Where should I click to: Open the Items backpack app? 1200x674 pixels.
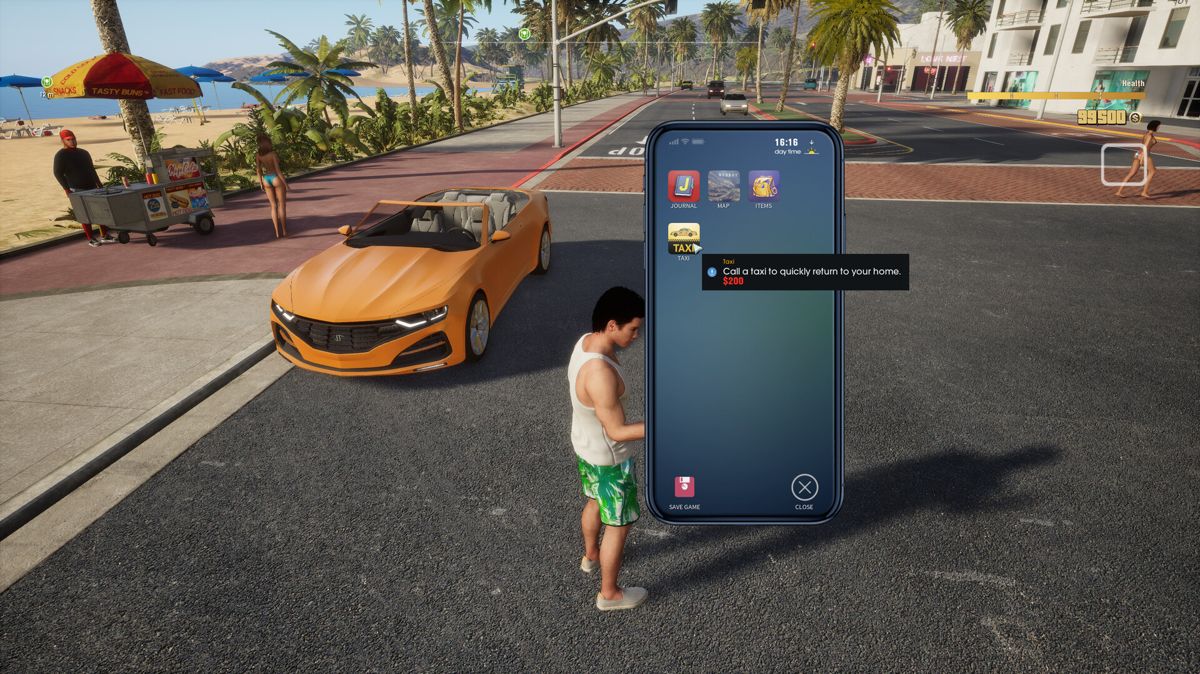coord(764,186)
